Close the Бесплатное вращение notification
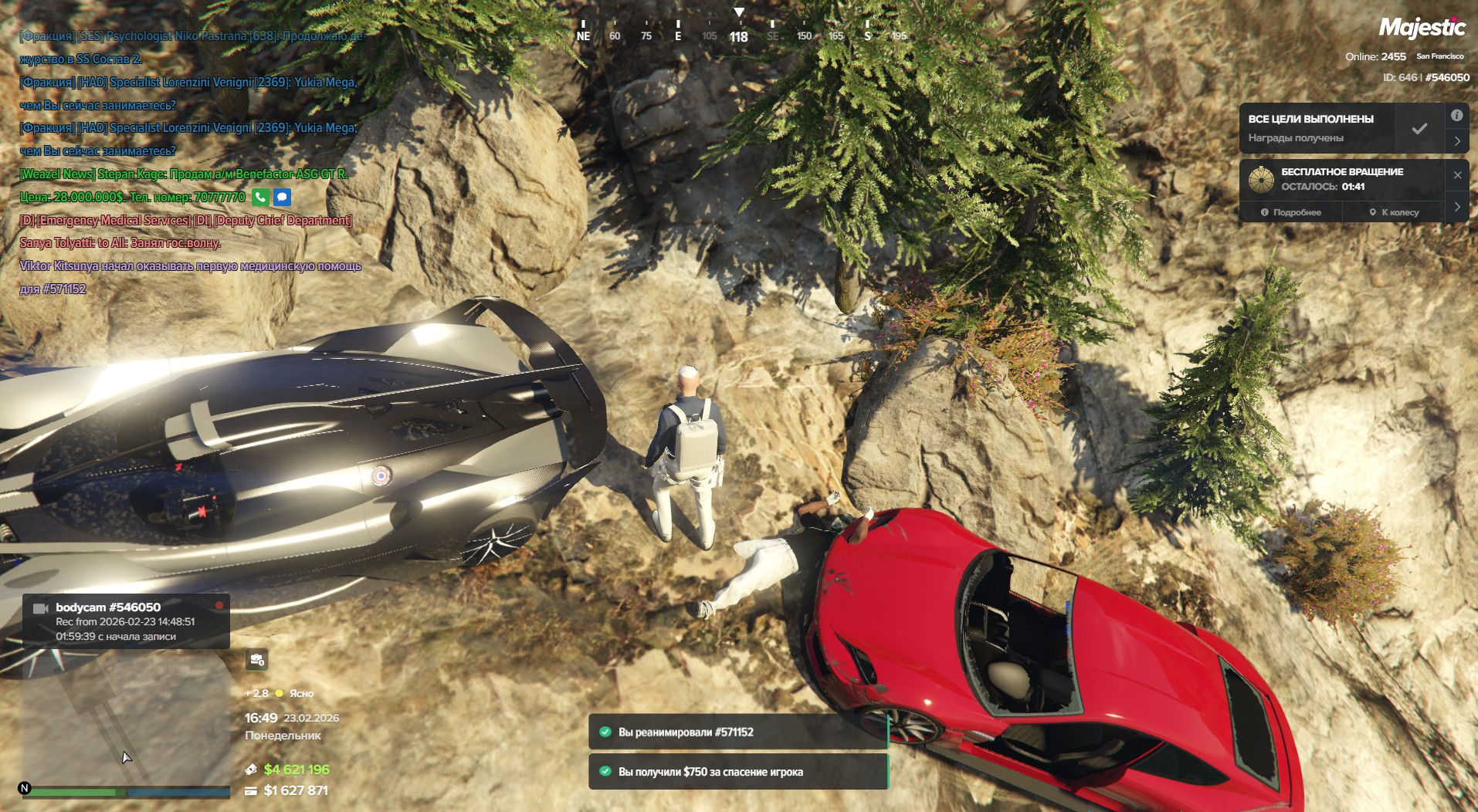 click(x=1457, y=175)
